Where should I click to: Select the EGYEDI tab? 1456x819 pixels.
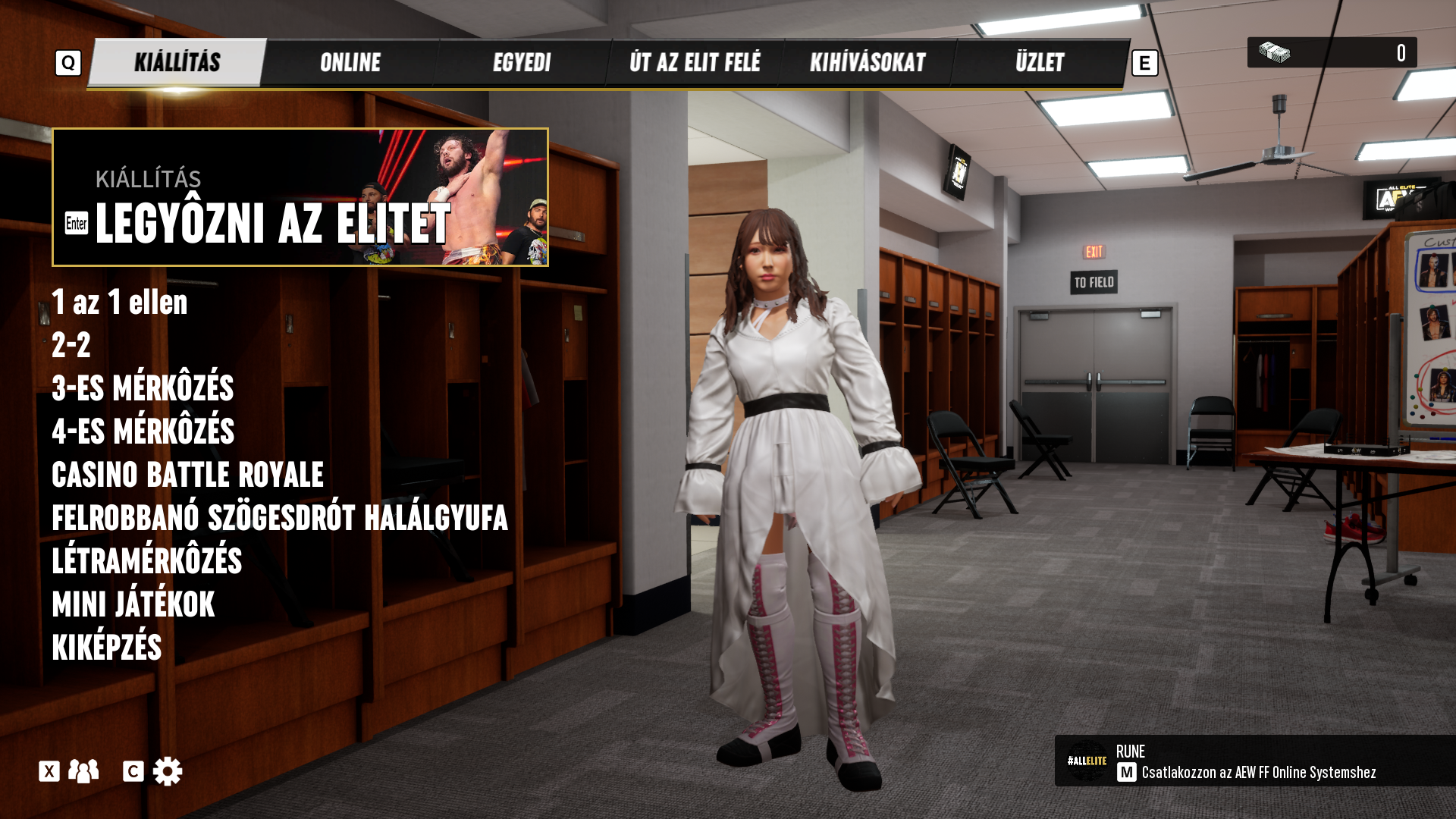tap(522, 63)
